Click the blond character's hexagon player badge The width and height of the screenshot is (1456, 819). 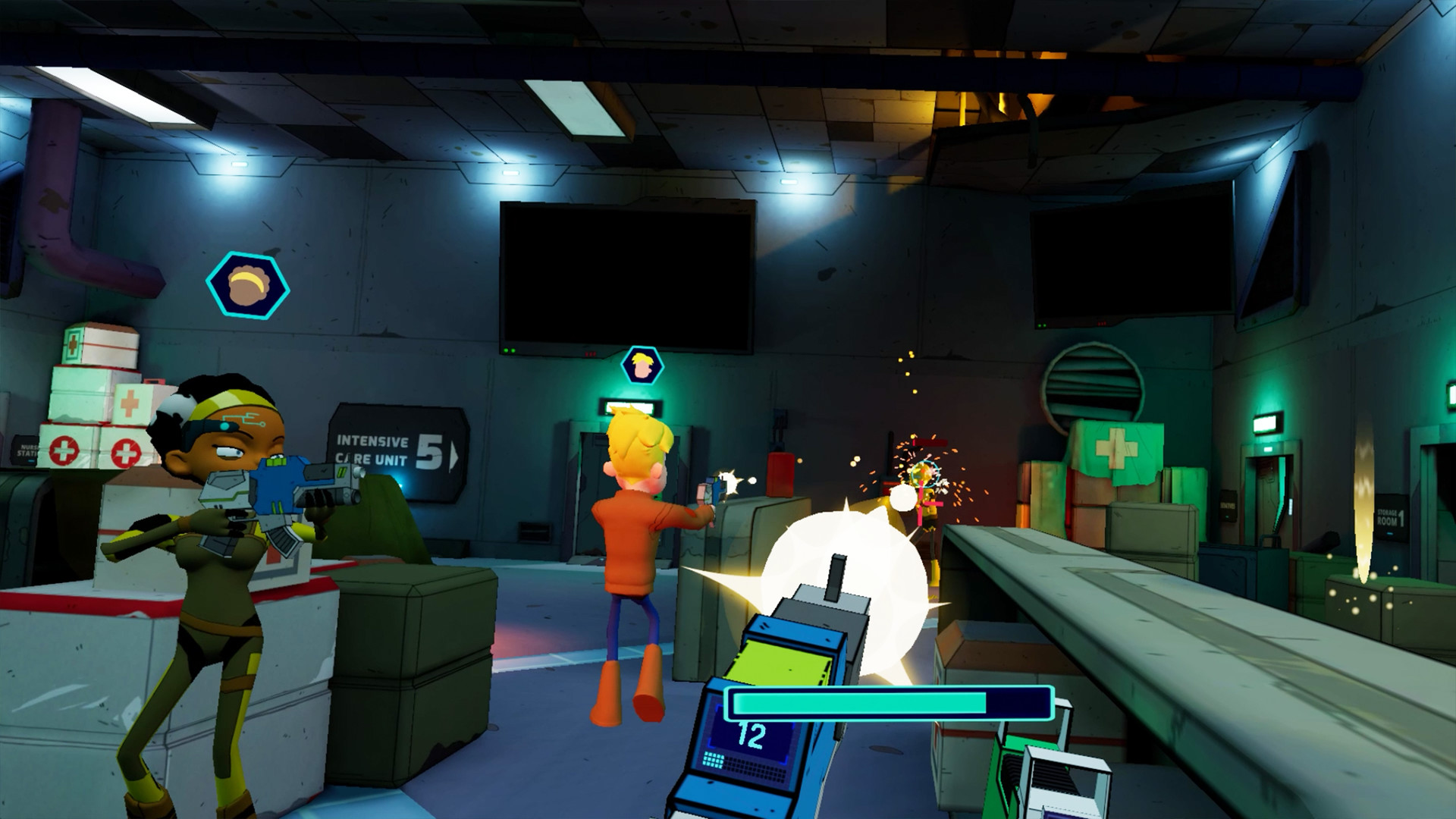[x=645, y=364]
